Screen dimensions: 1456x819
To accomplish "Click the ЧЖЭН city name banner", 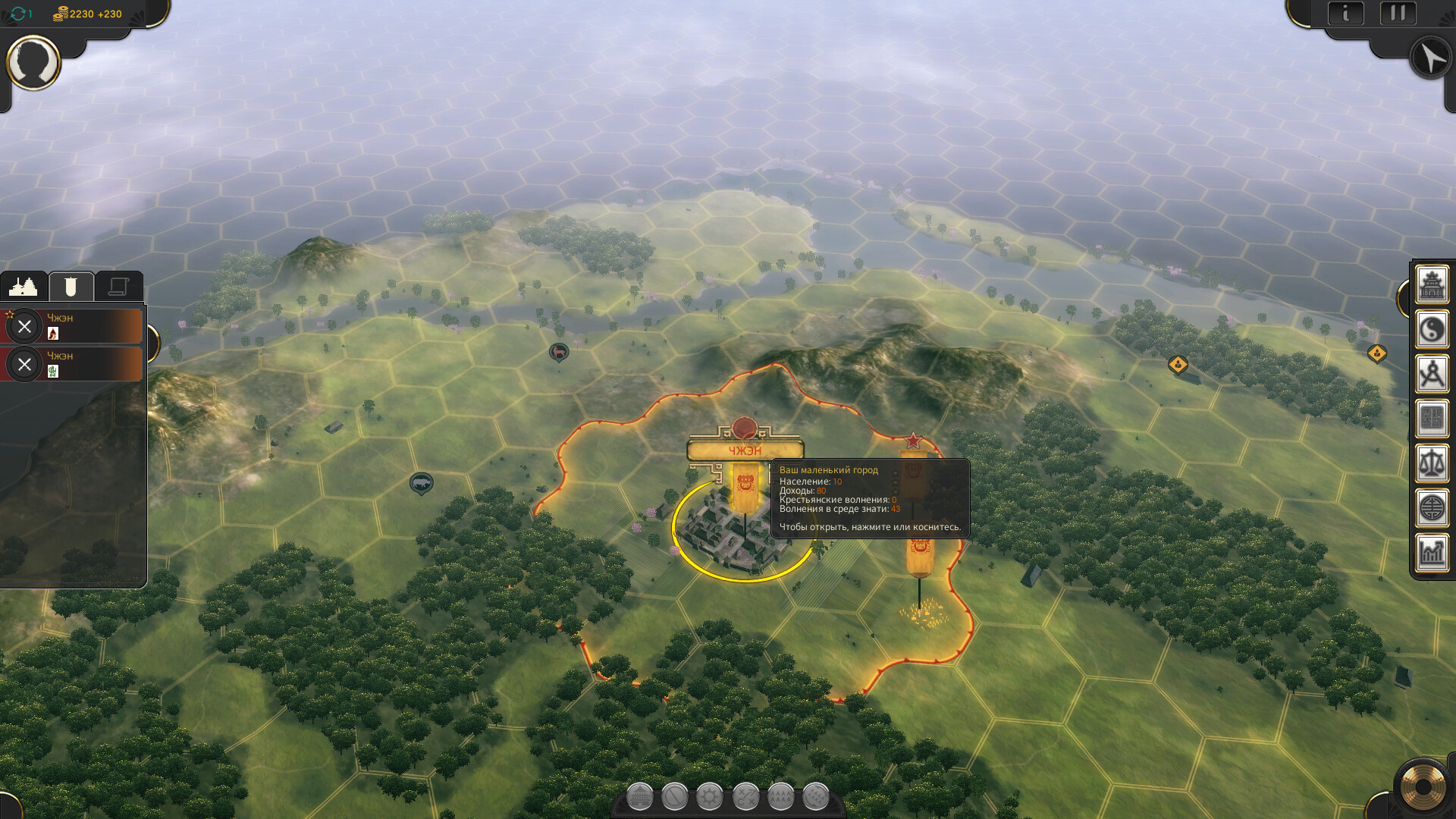I will click(x=745, y=450).
